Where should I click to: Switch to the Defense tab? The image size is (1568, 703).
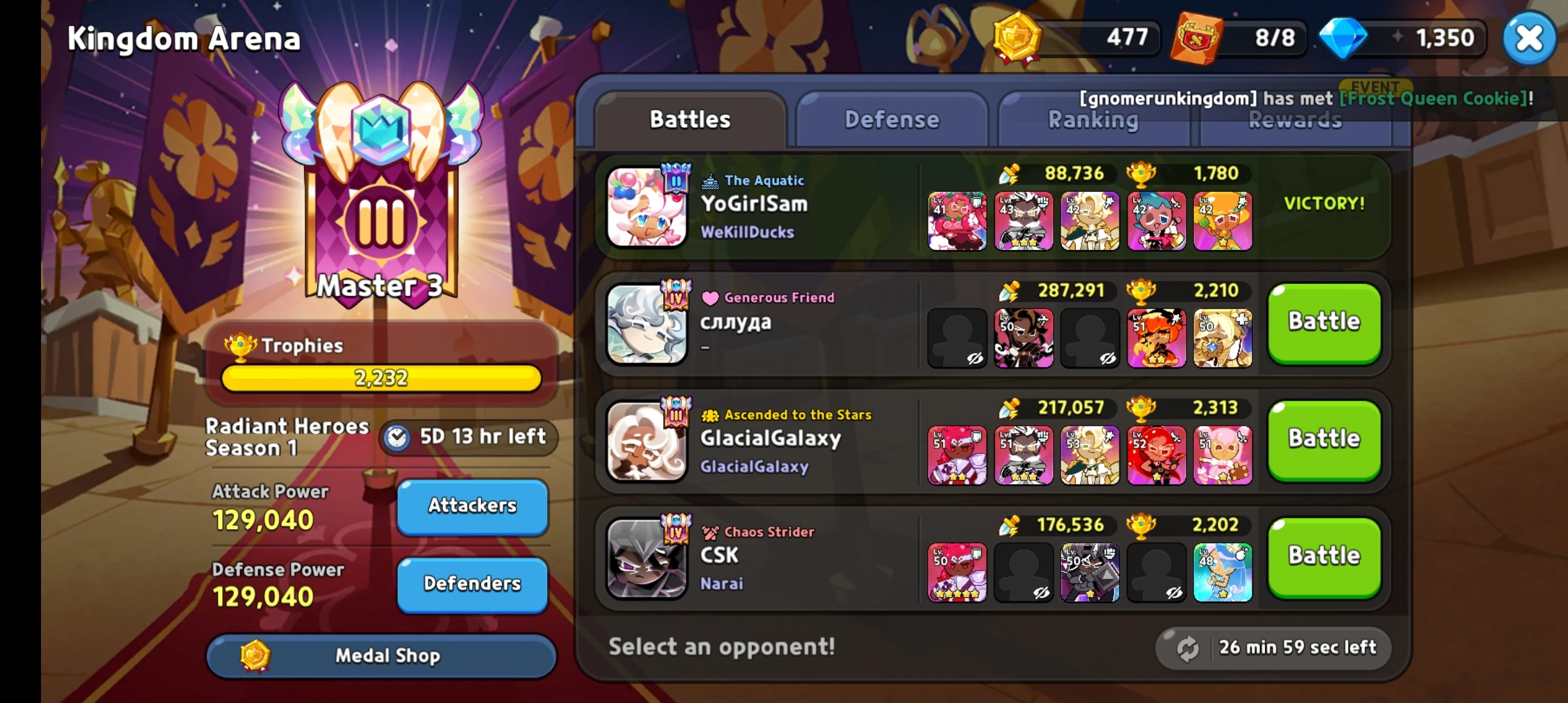891,119
